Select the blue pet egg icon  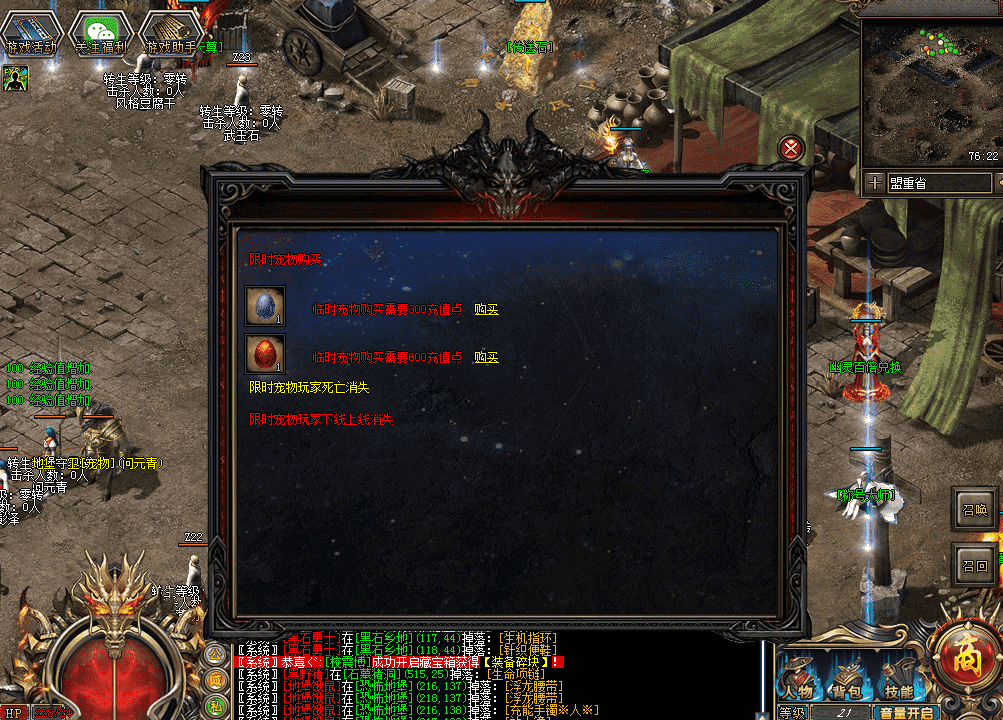click(x=265, y=306)
